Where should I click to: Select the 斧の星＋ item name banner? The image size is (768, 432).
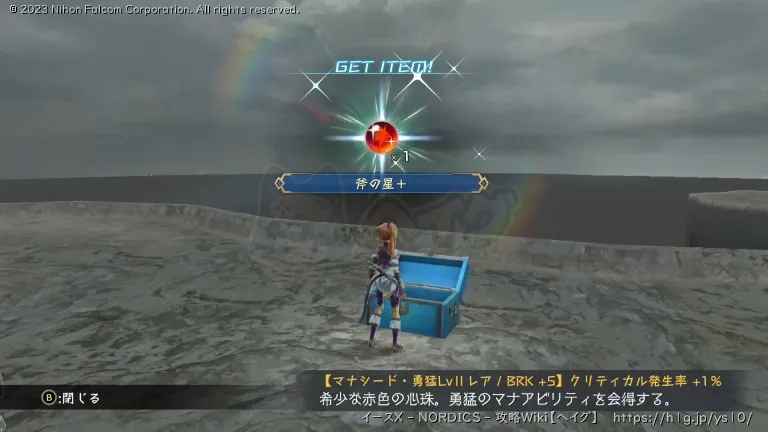point(383,183)
